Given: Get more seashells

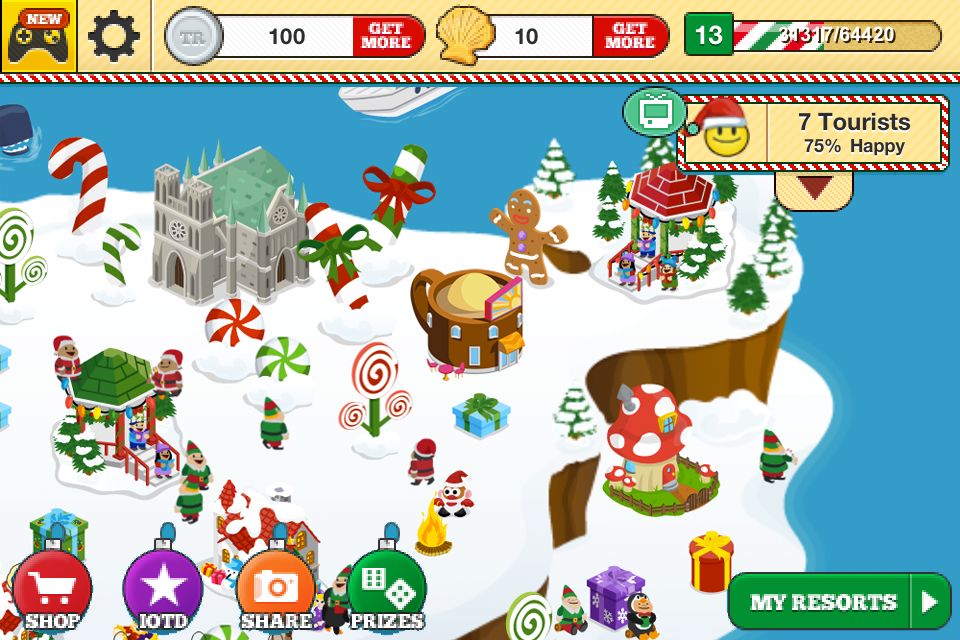Looking at the screenshot, I should coord(629,36).
